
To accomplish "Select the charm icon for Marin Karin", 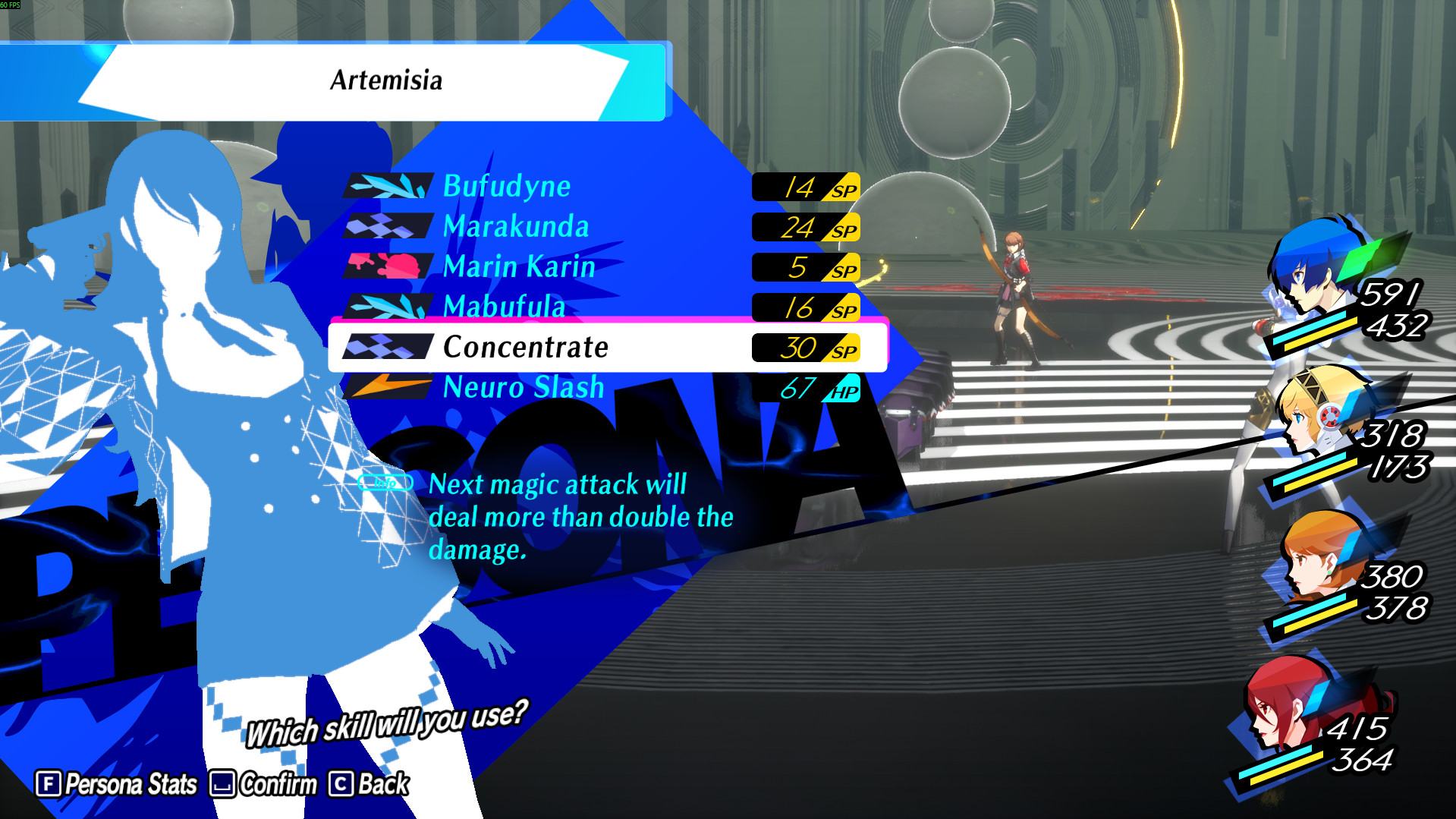I will (x=385, y=267).
